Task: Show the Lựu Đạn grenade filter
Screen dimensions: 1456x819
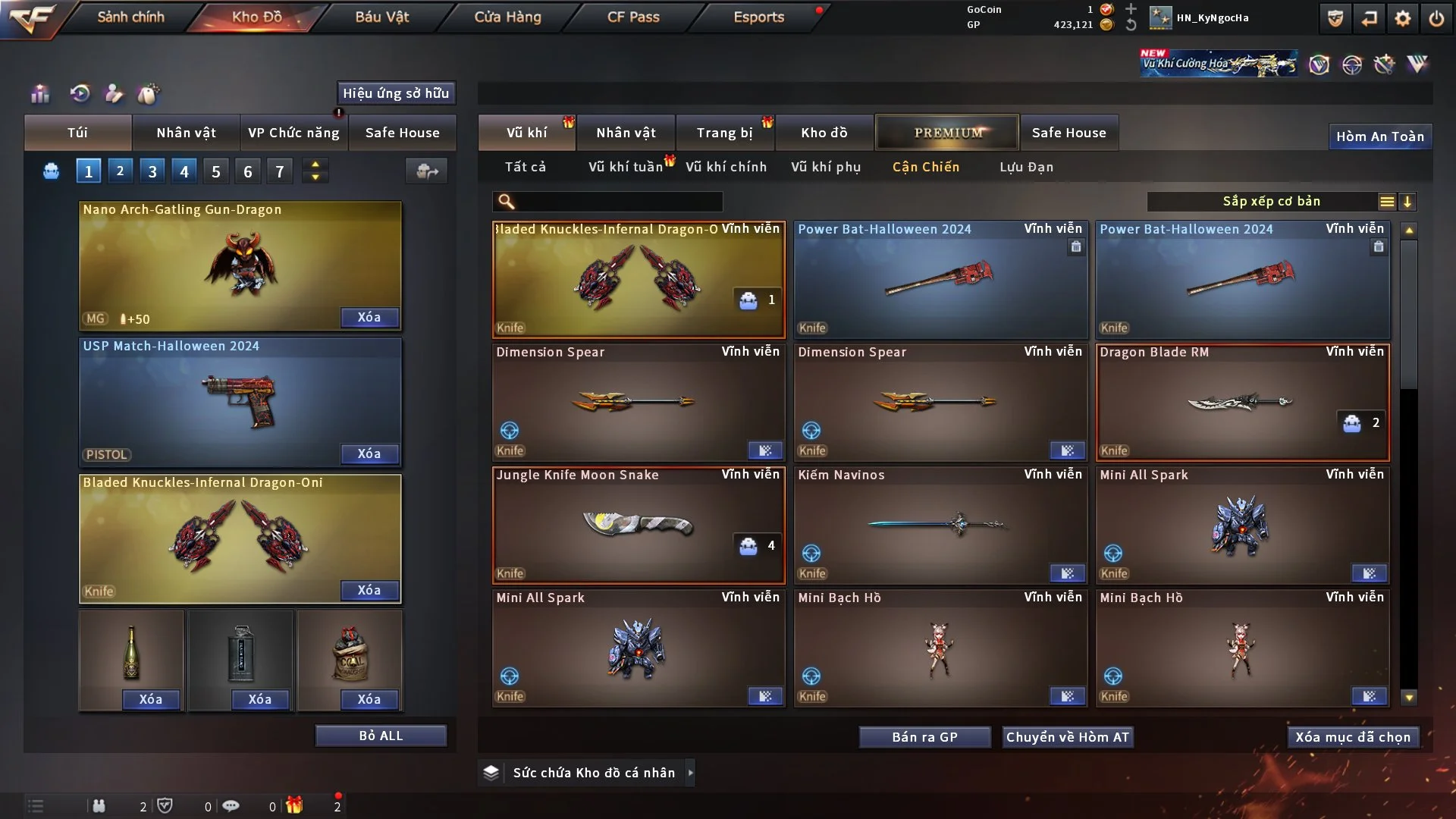Action: tap(1026, 167)
